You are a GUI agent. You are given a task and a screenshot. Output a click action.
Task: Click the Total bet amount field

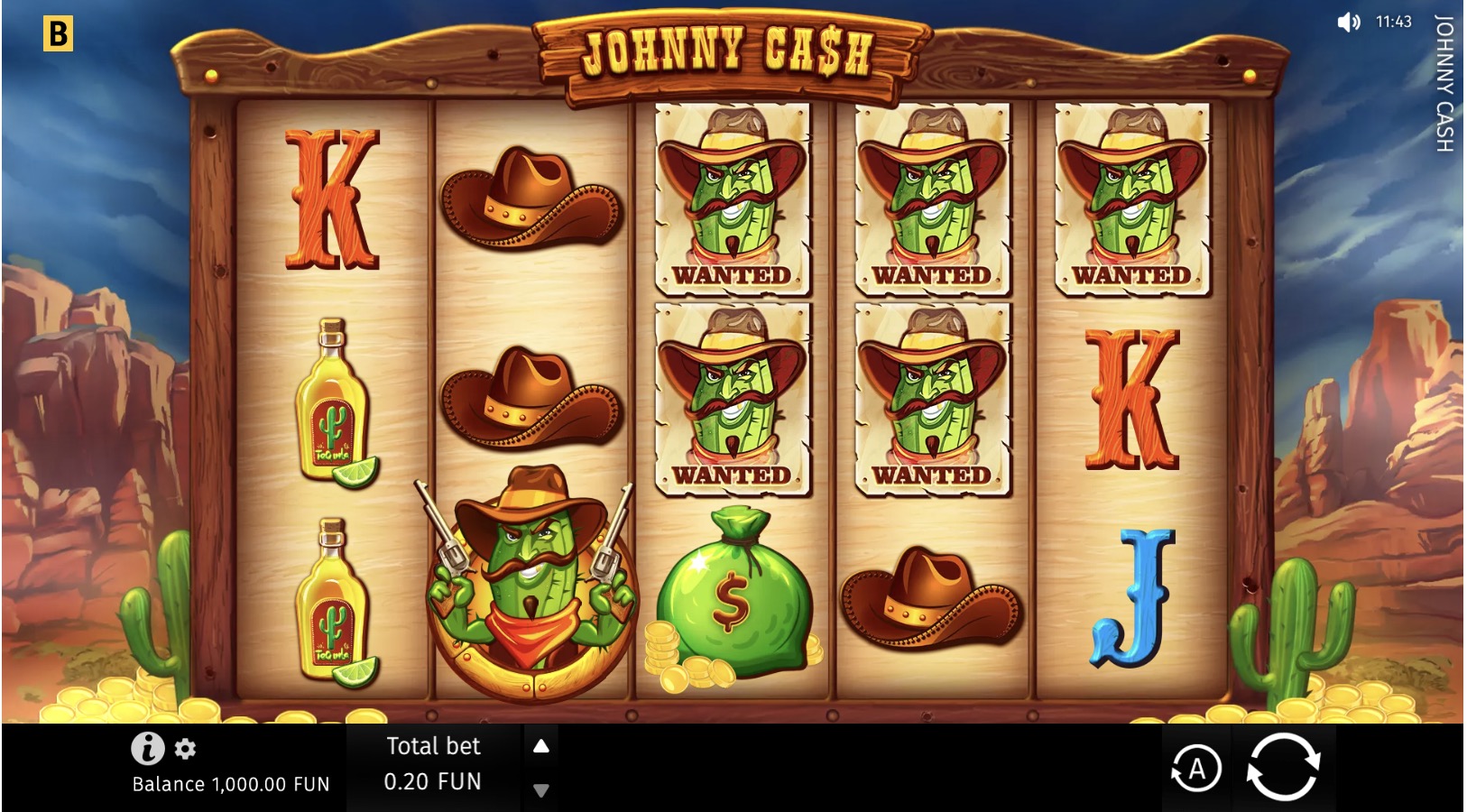pyautogui.click(x=433, y=781)
